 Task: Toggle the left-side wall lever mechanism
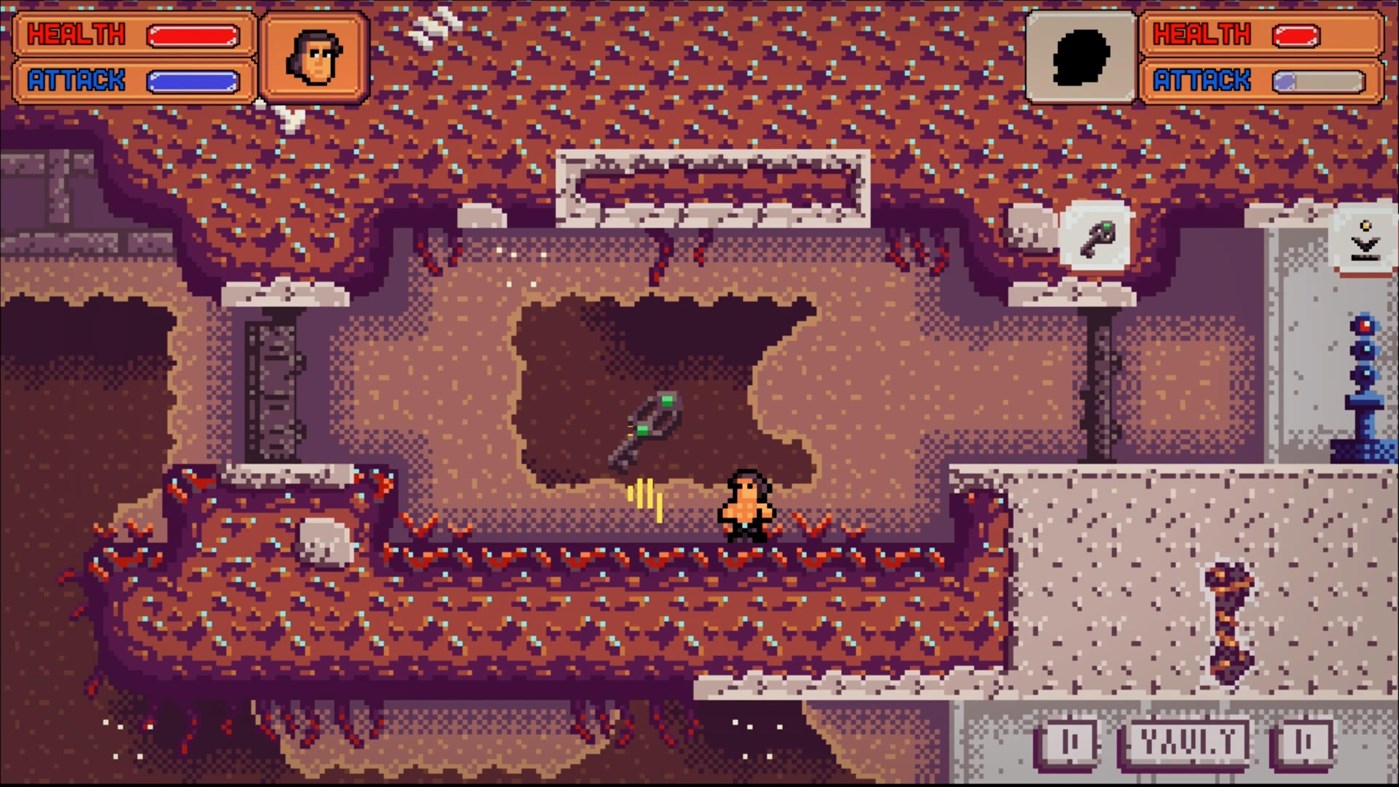(270, 390)
